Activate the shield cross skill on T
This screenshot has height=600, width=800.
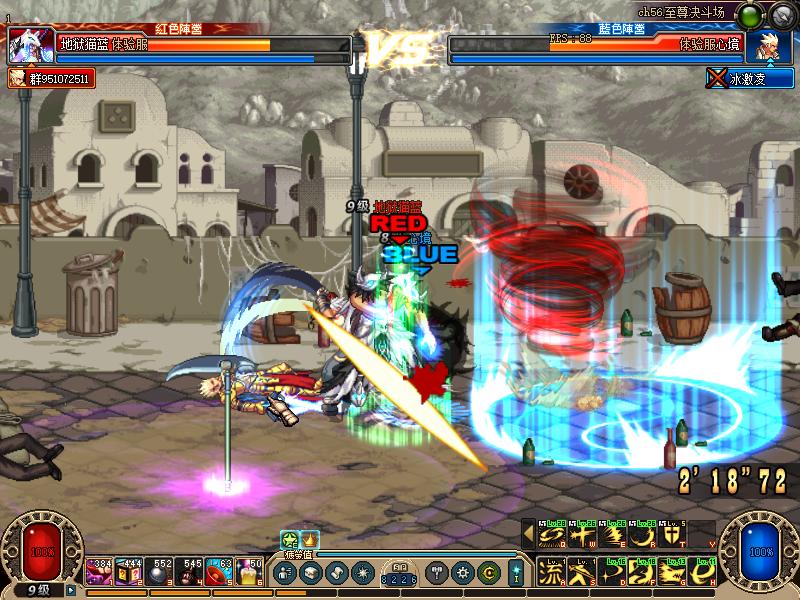point(674,537)
